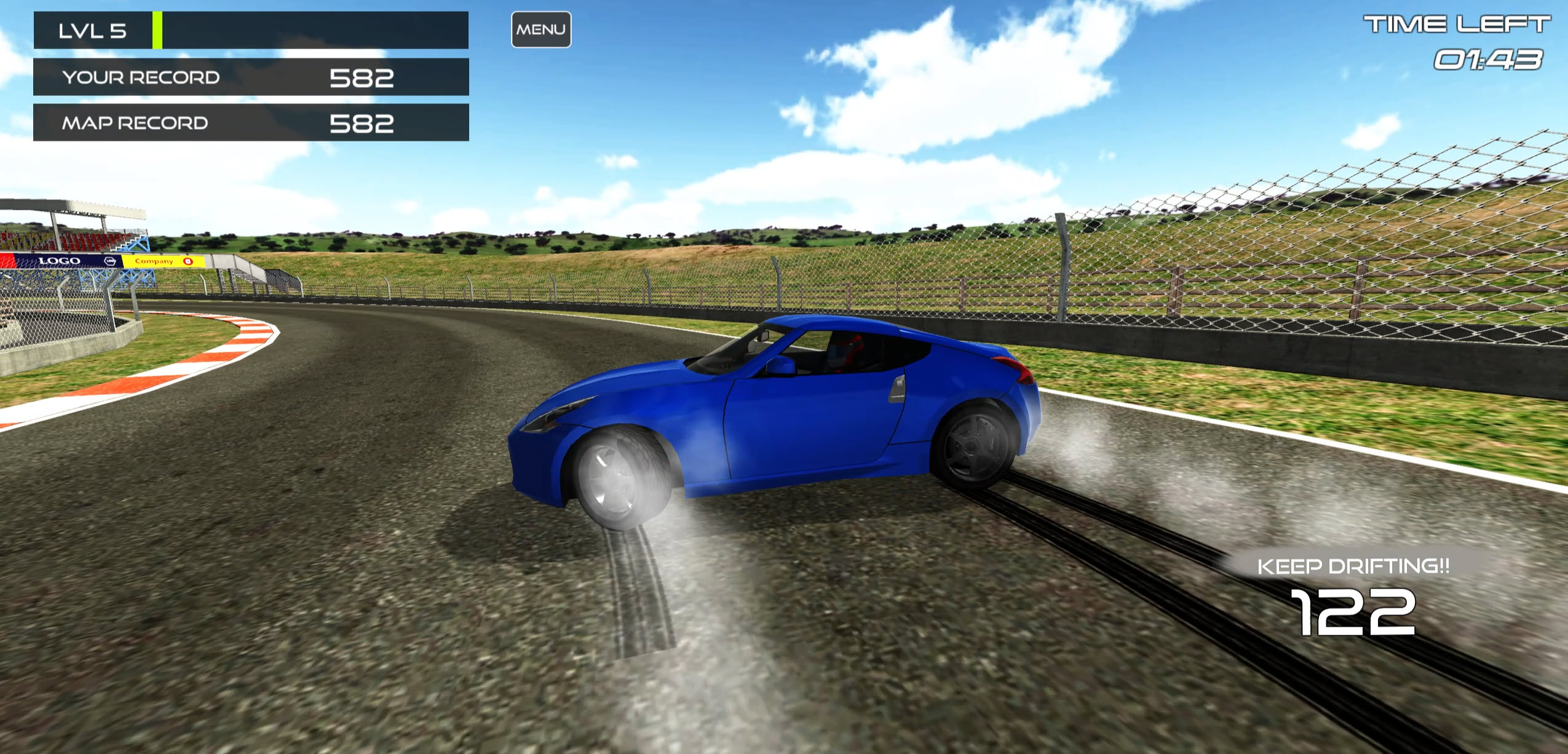The image size is (1568, 754).
Task: Click the LVL 5 indicator
Action: 92,30
